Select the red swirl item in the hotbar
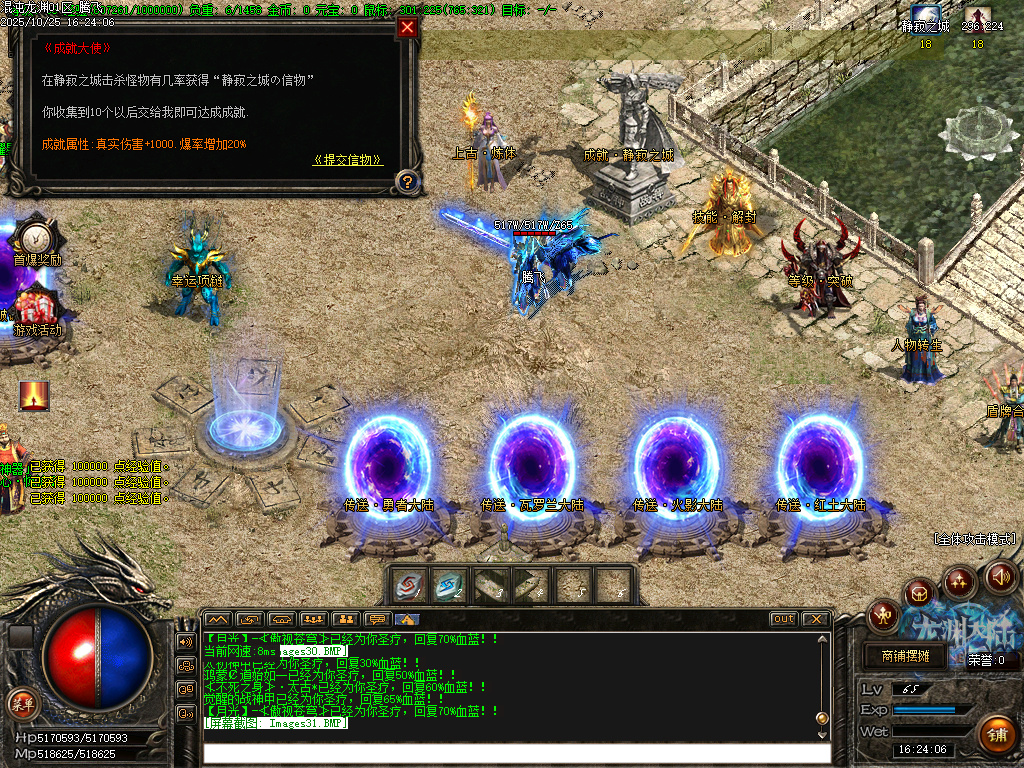Image resolution: width=1024 pixels, height=768 pixels. (x=409, y=586)
